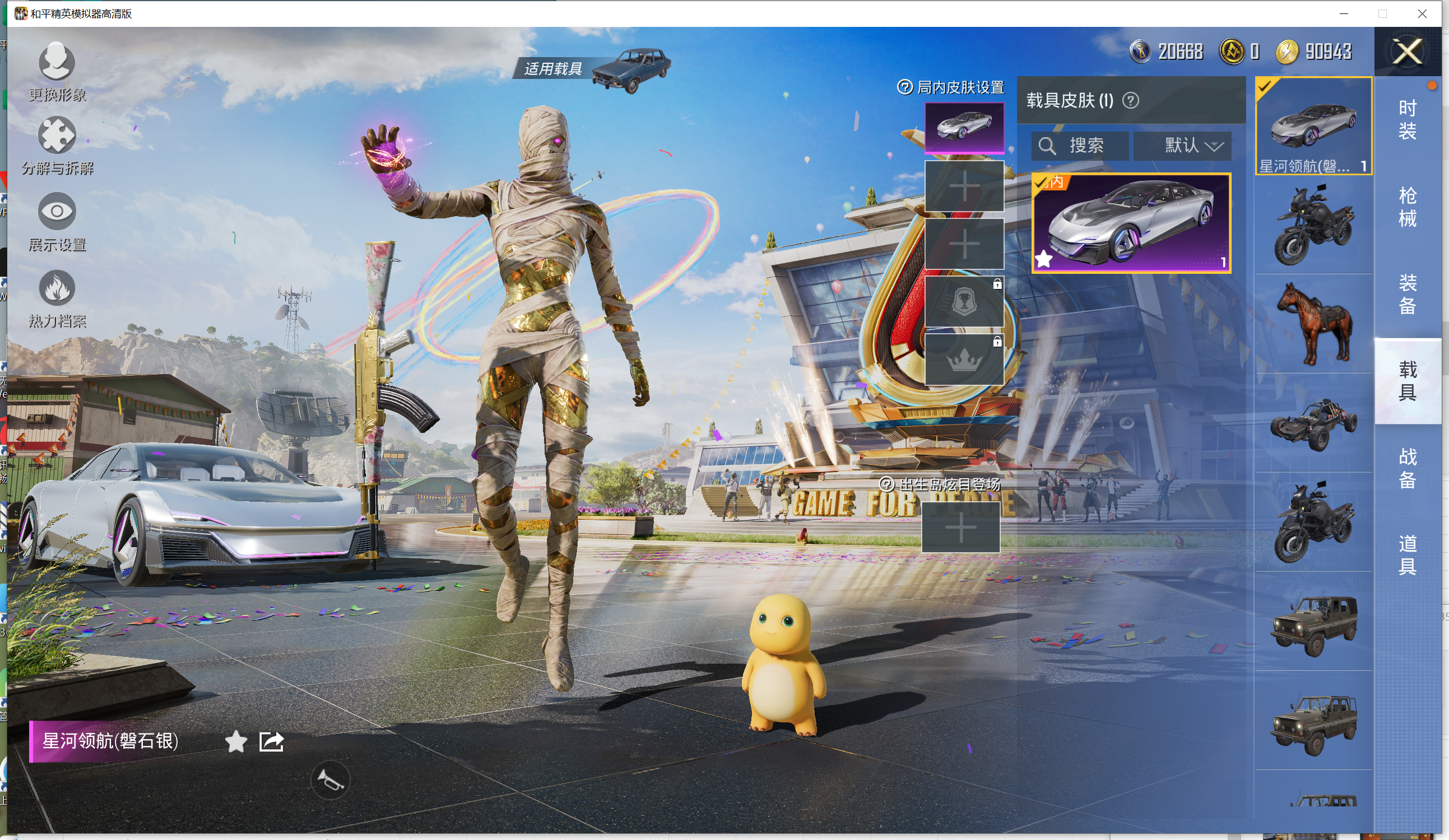
Task: Open 展示设置 display settings
Action: [x=57, y=221]
